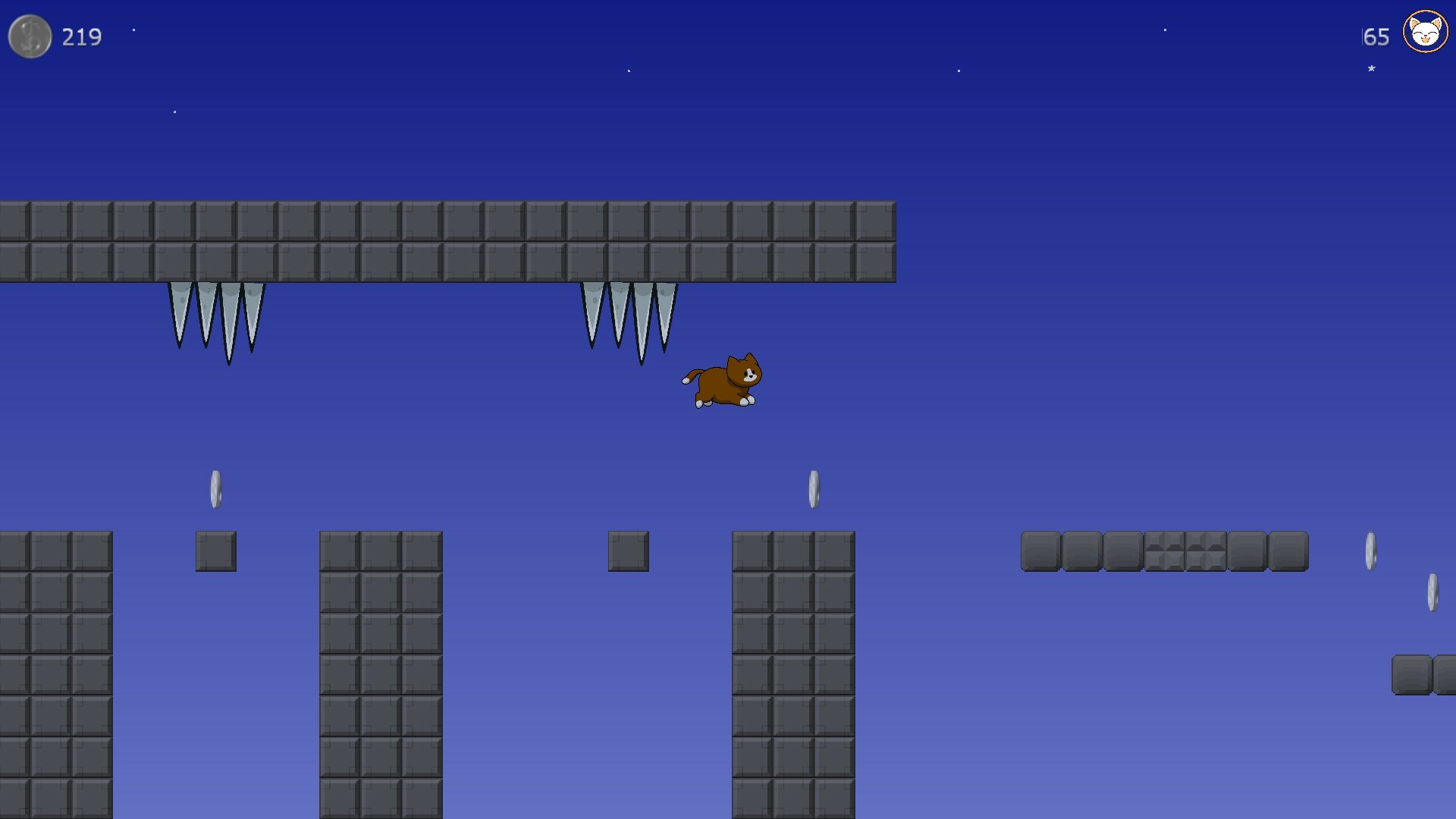Screen dimensions: 1456x819
Task: Click the second diamond-patterned block in the floating row
Action: click(1204, 551)
